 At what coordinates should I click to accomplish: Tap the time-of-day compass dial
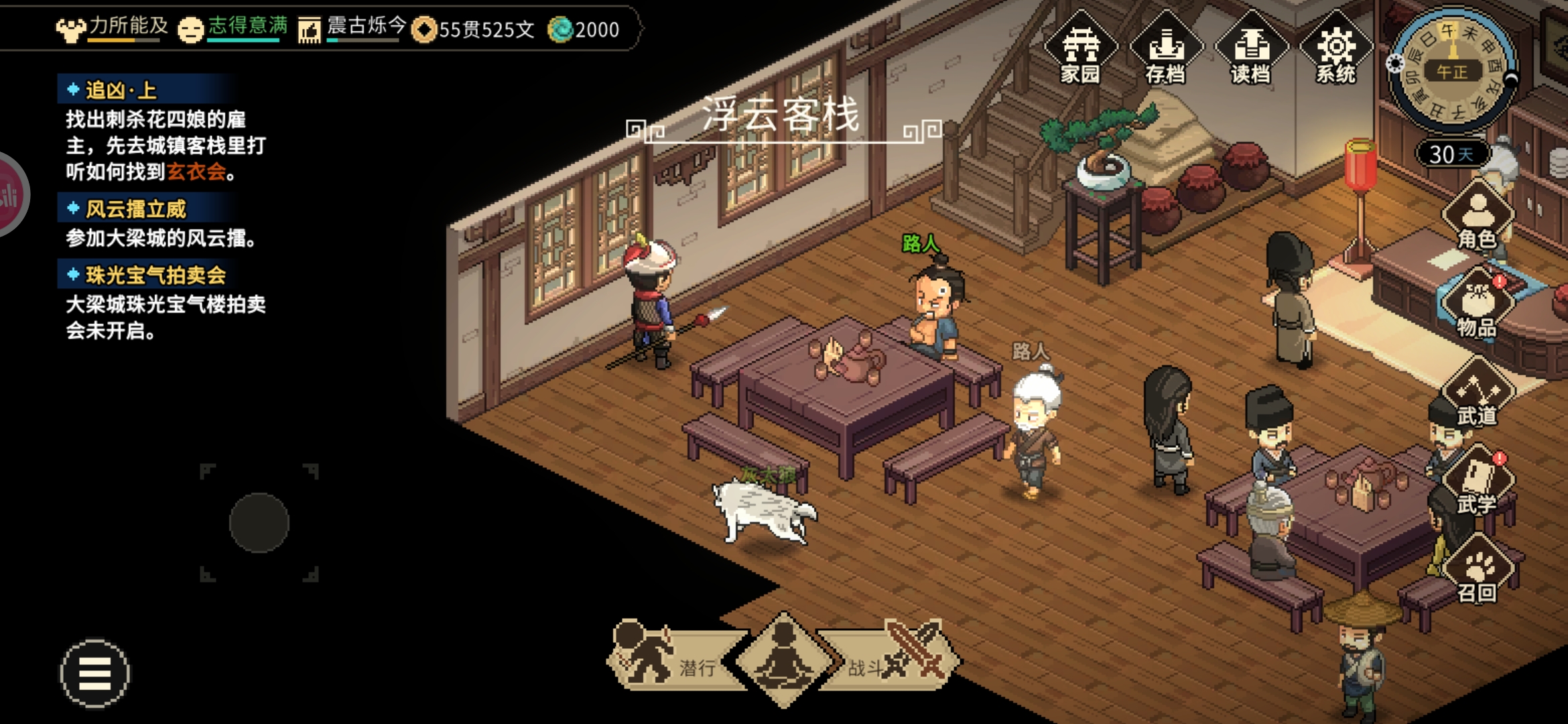point(1452,70)
